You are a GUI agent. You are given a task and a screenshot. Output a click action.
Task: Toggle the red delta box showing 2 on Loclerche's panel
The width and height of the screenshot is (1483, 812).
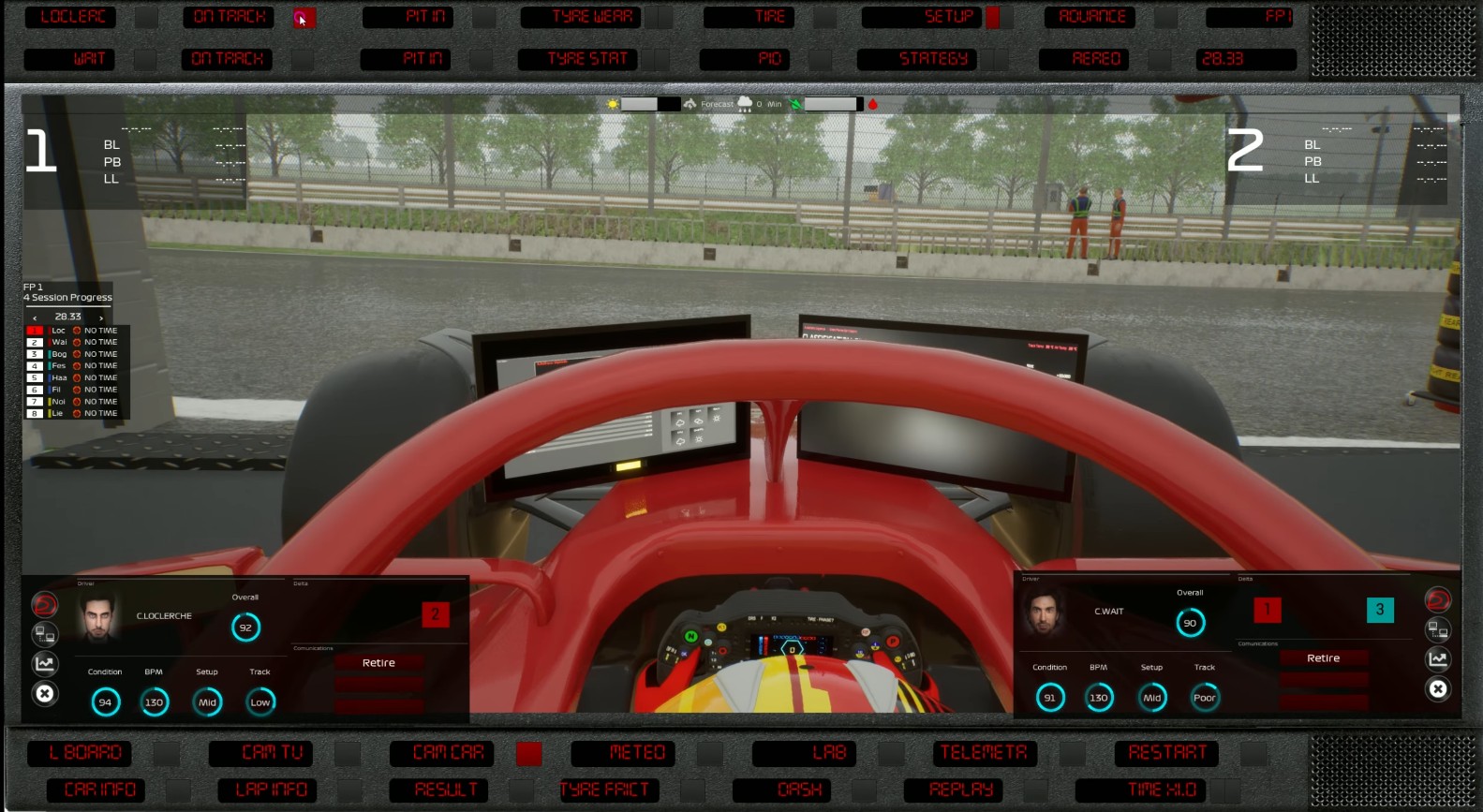(436, 614)
